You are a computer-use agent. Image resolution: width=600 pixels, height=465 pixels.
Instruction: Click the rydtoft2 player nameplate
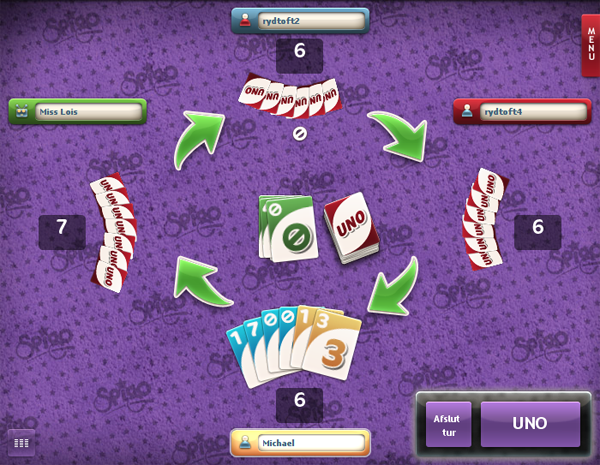[x=300, y=21]
